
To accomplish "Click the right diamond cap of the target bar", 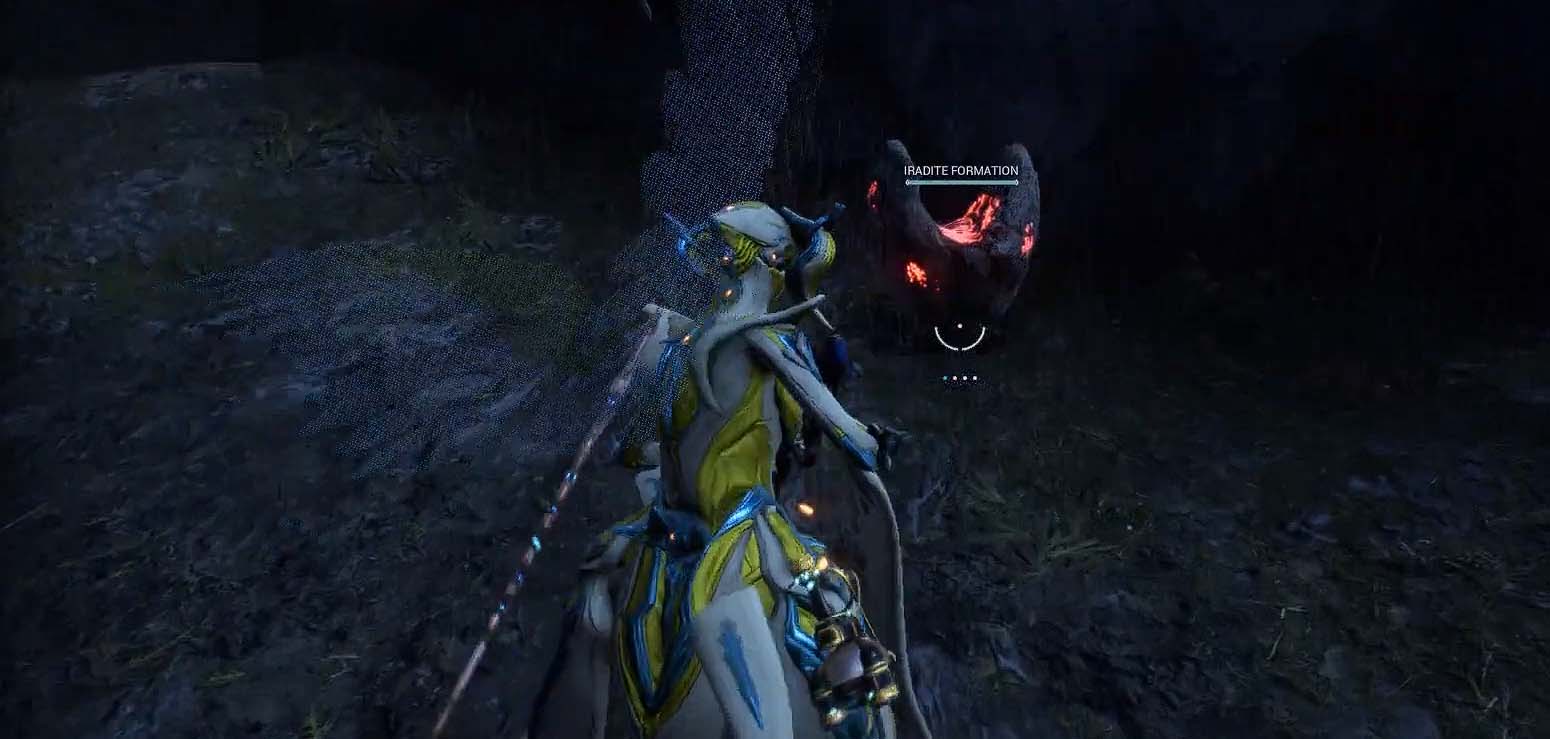I will [x=1017, y=183].
